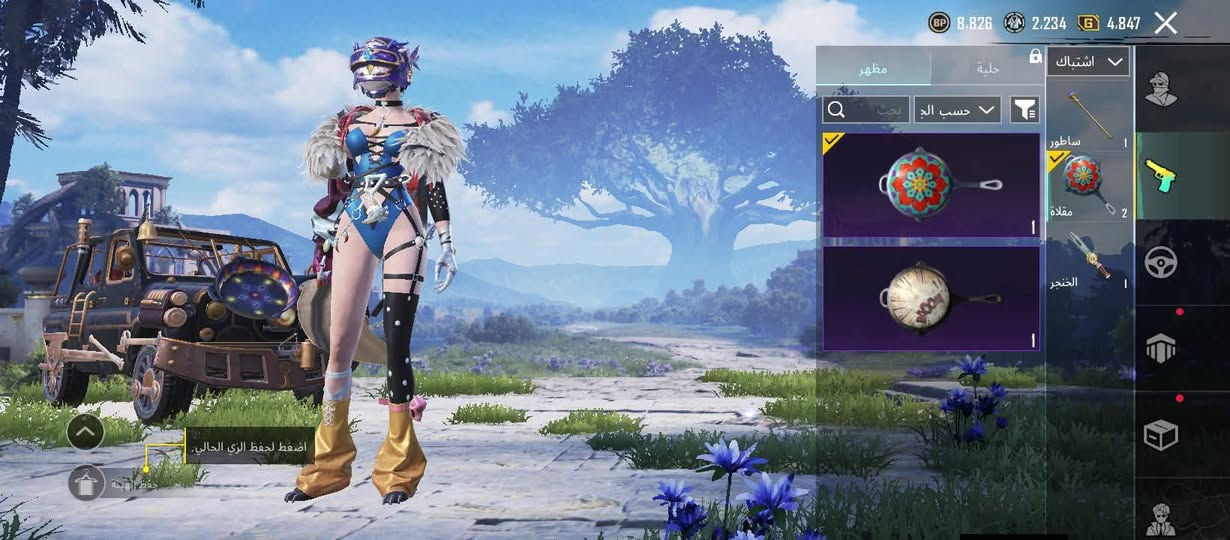Screen dimensions: 1230x540
Task: Open the حسب sort-by dropdown
Action: pyautogui.click(x=957, y=109)
